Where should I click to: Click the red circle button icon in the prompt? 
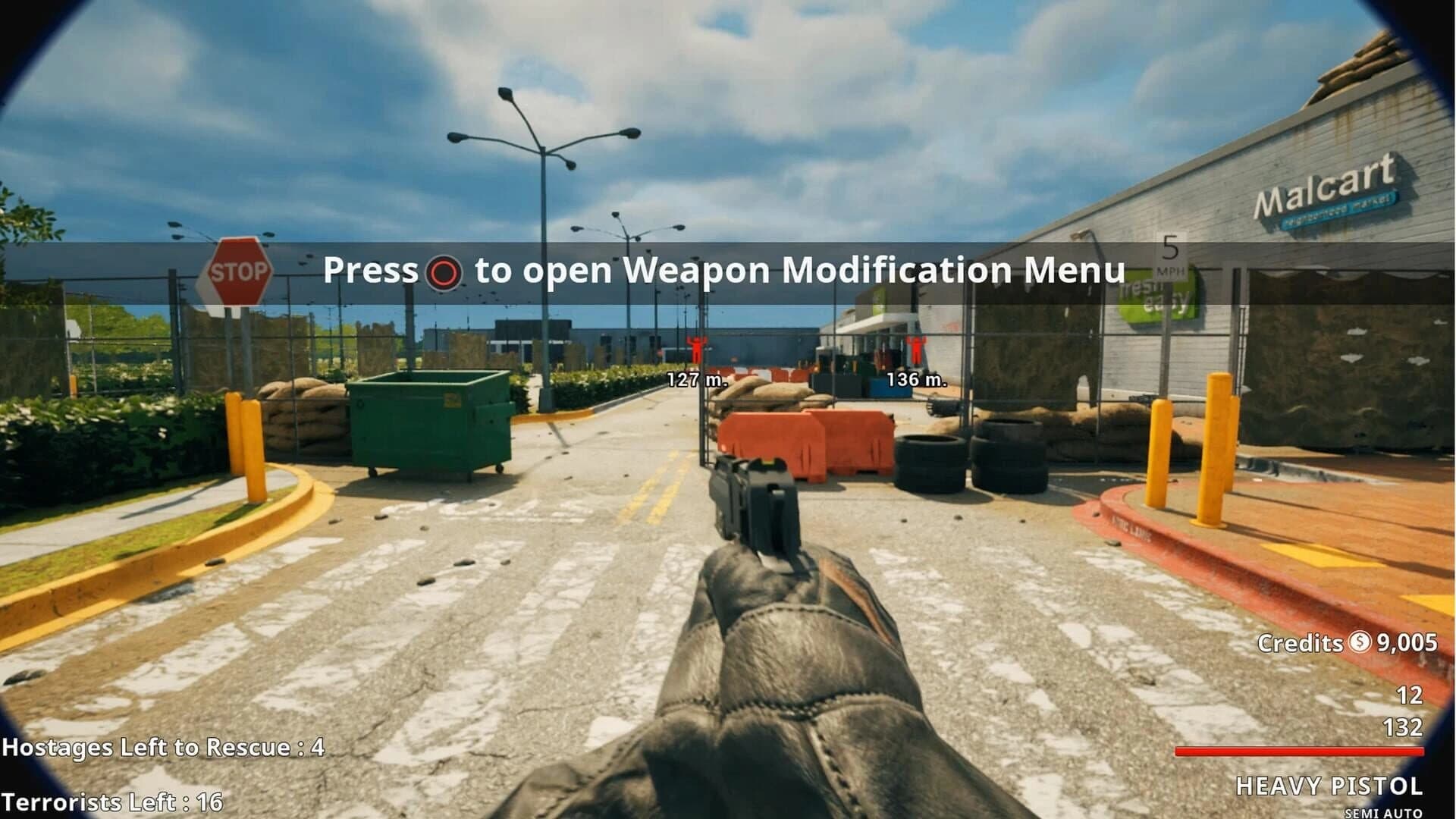[444, 272]
